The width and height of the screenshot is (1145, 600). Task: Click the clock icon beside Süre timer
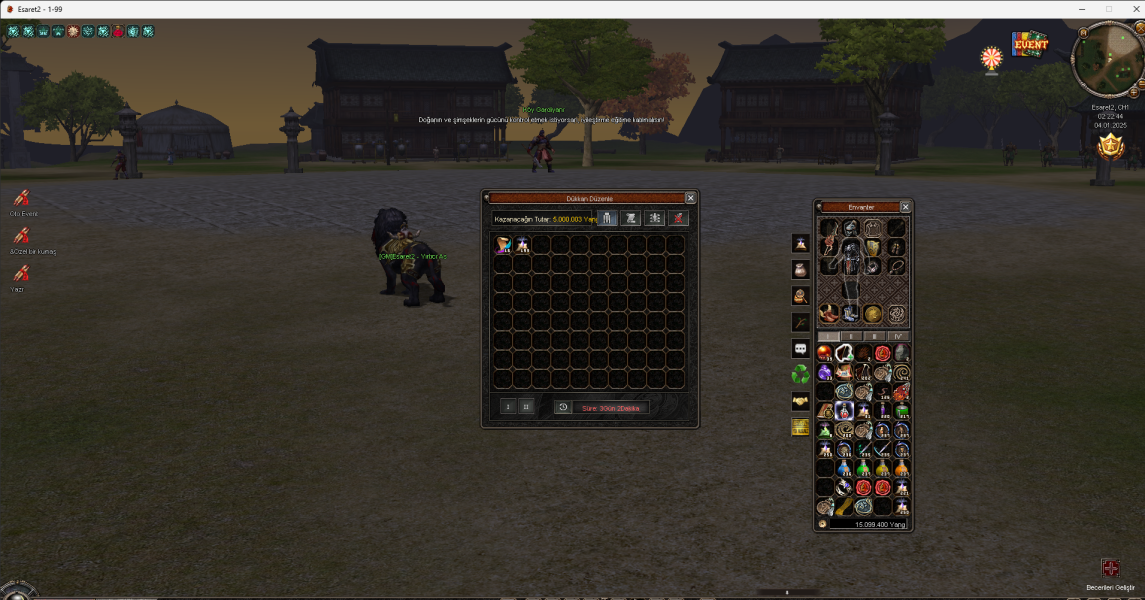[563, 407]
